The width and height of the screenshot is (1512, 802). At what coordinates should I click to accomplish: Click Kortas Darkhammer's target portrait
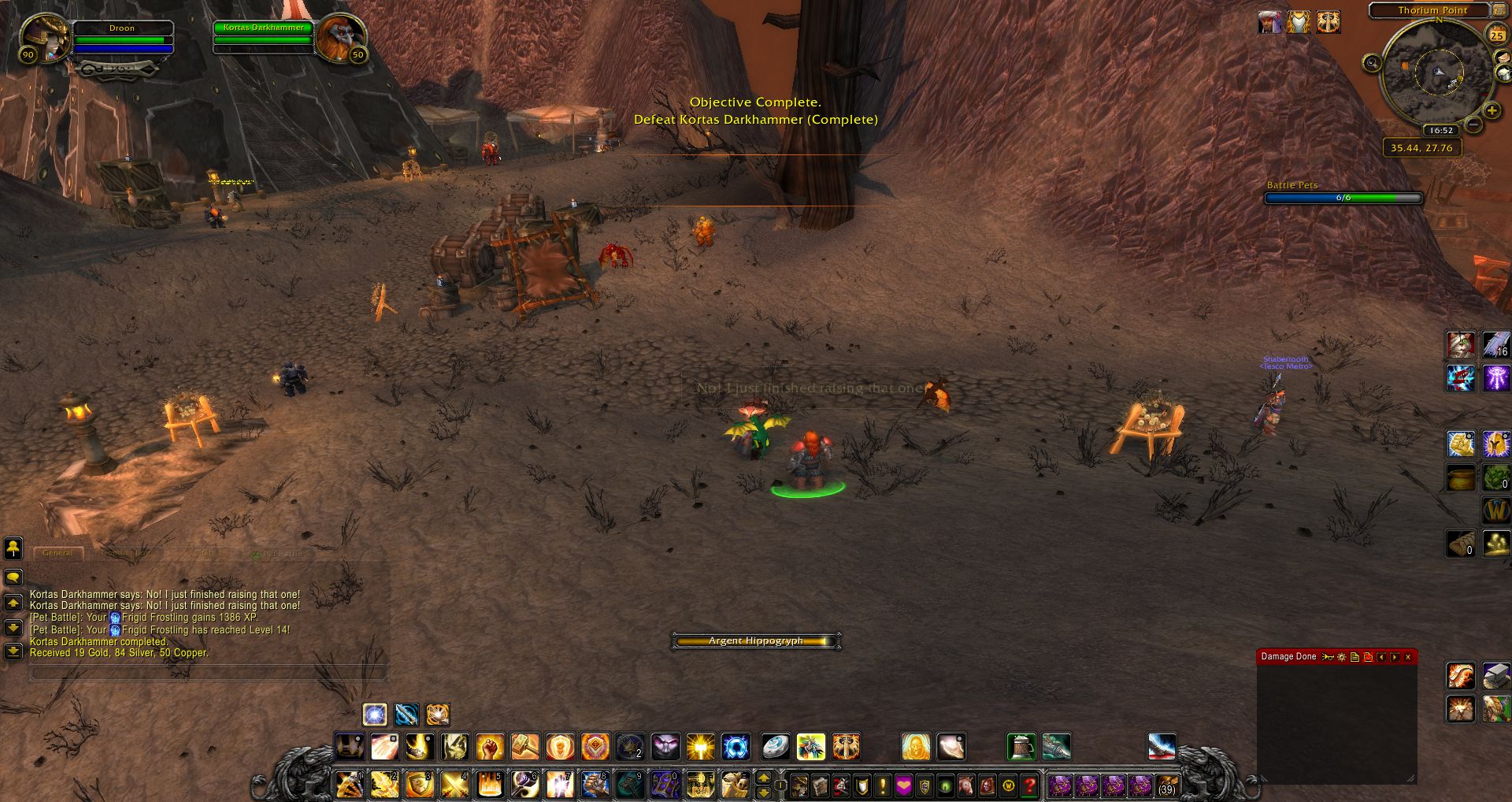pos(340,37)
